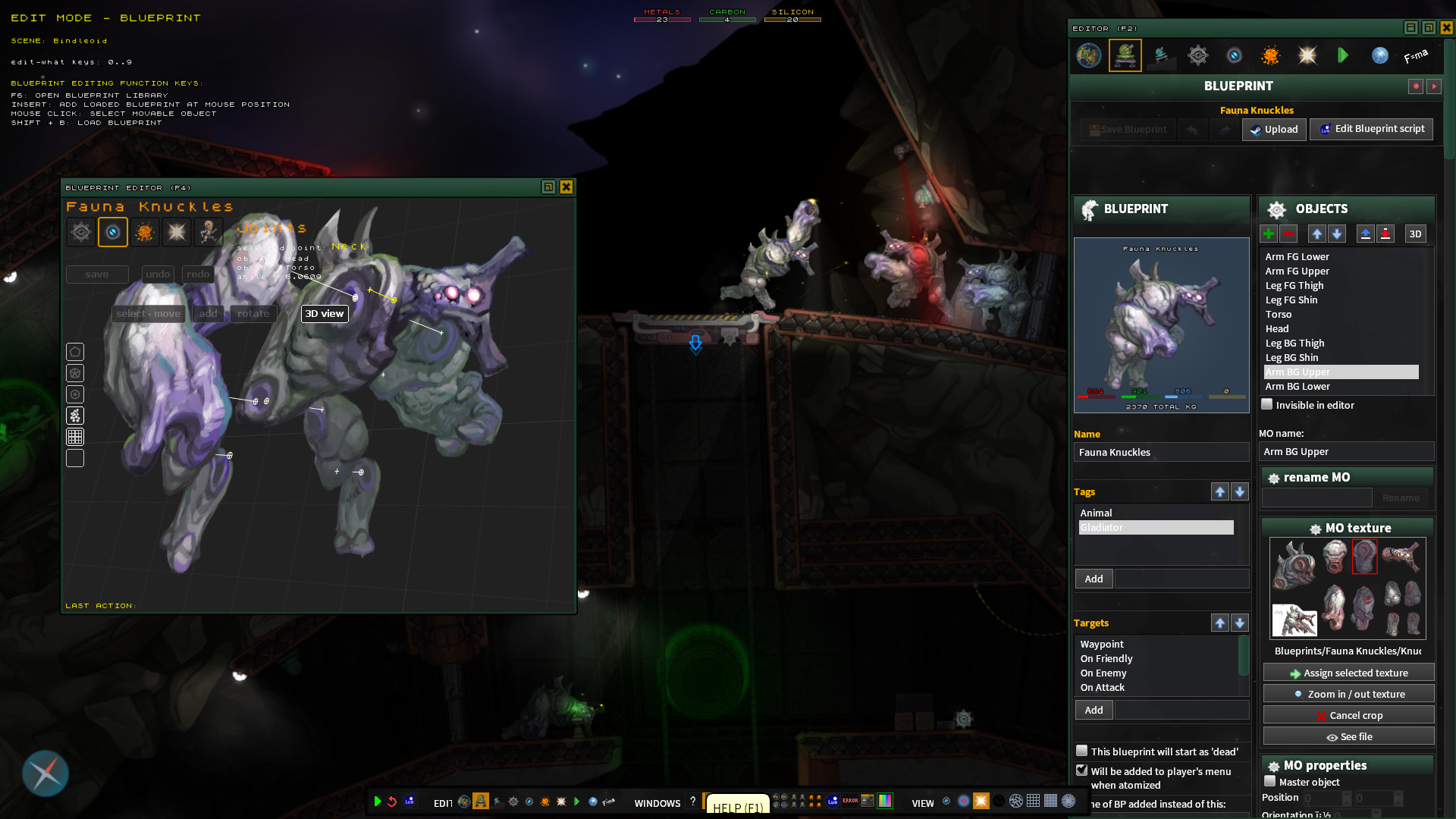Uncheck 'Will be added to player's menu when atomized'
This screenshot has height=819, width=1456.
1081,770
